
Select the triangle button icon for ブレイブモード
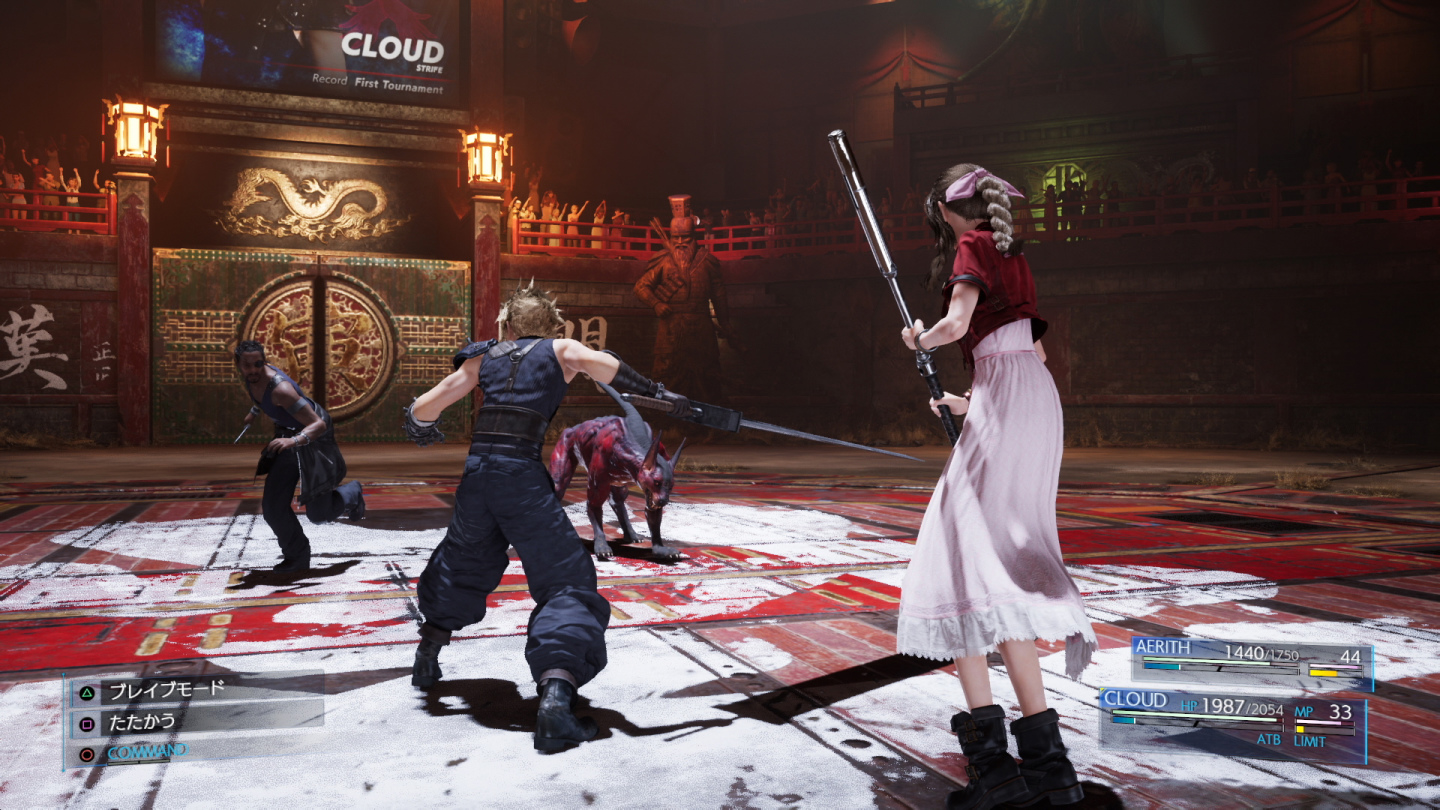coord(86,692)
